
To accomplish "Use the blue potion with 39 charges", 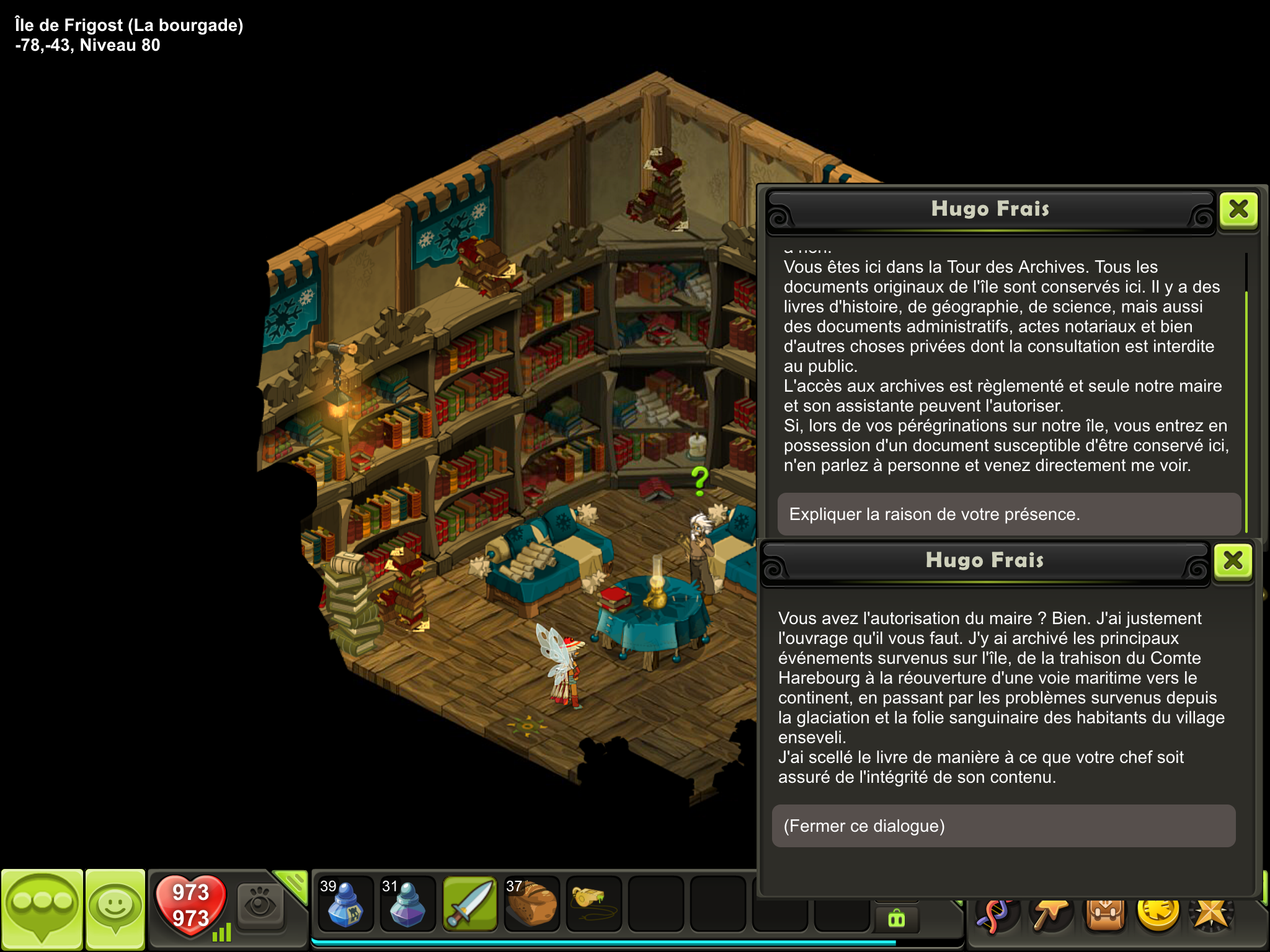I will point(345,904).
